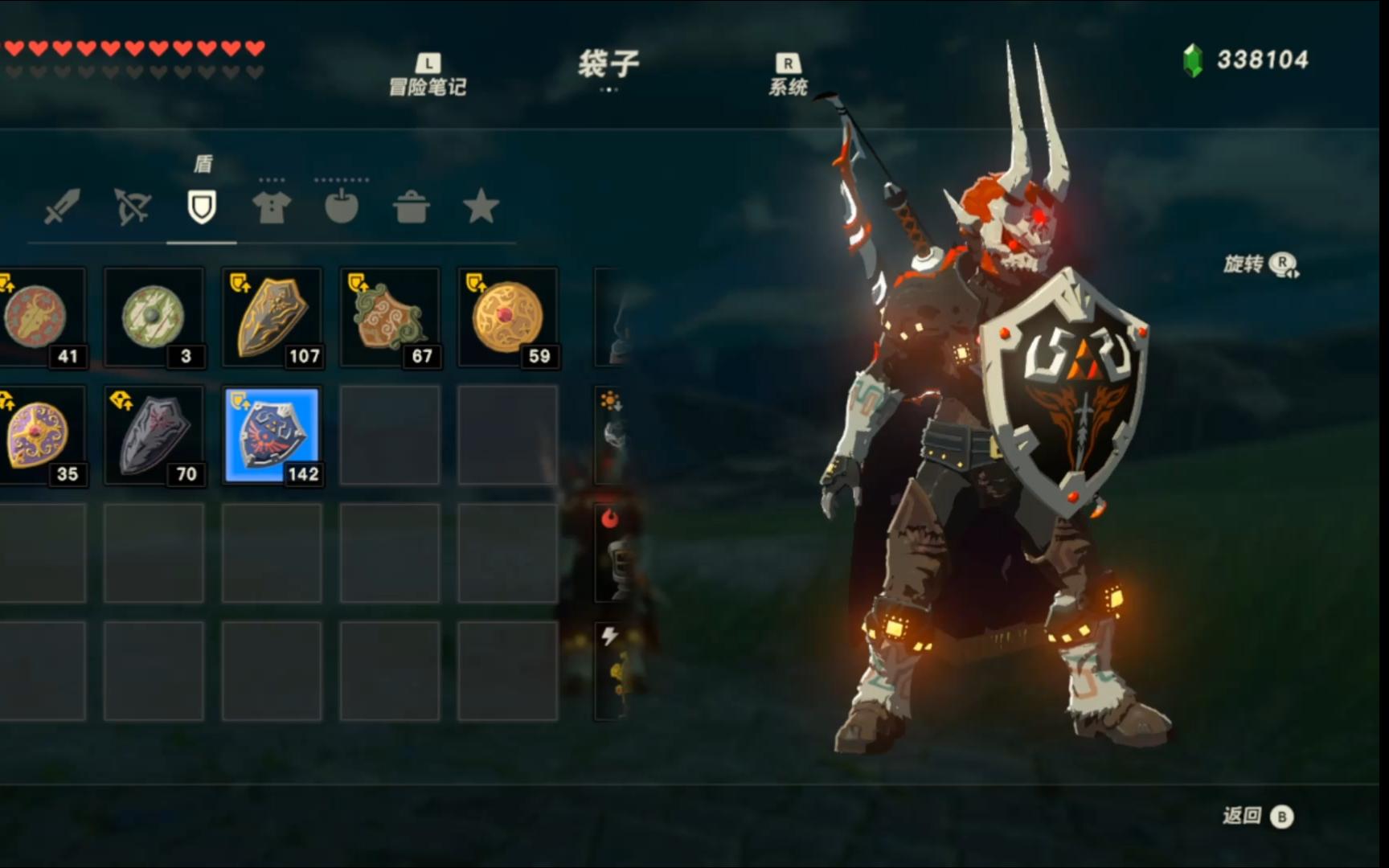Show the cooking pot food tab

(x=412, y=207)
